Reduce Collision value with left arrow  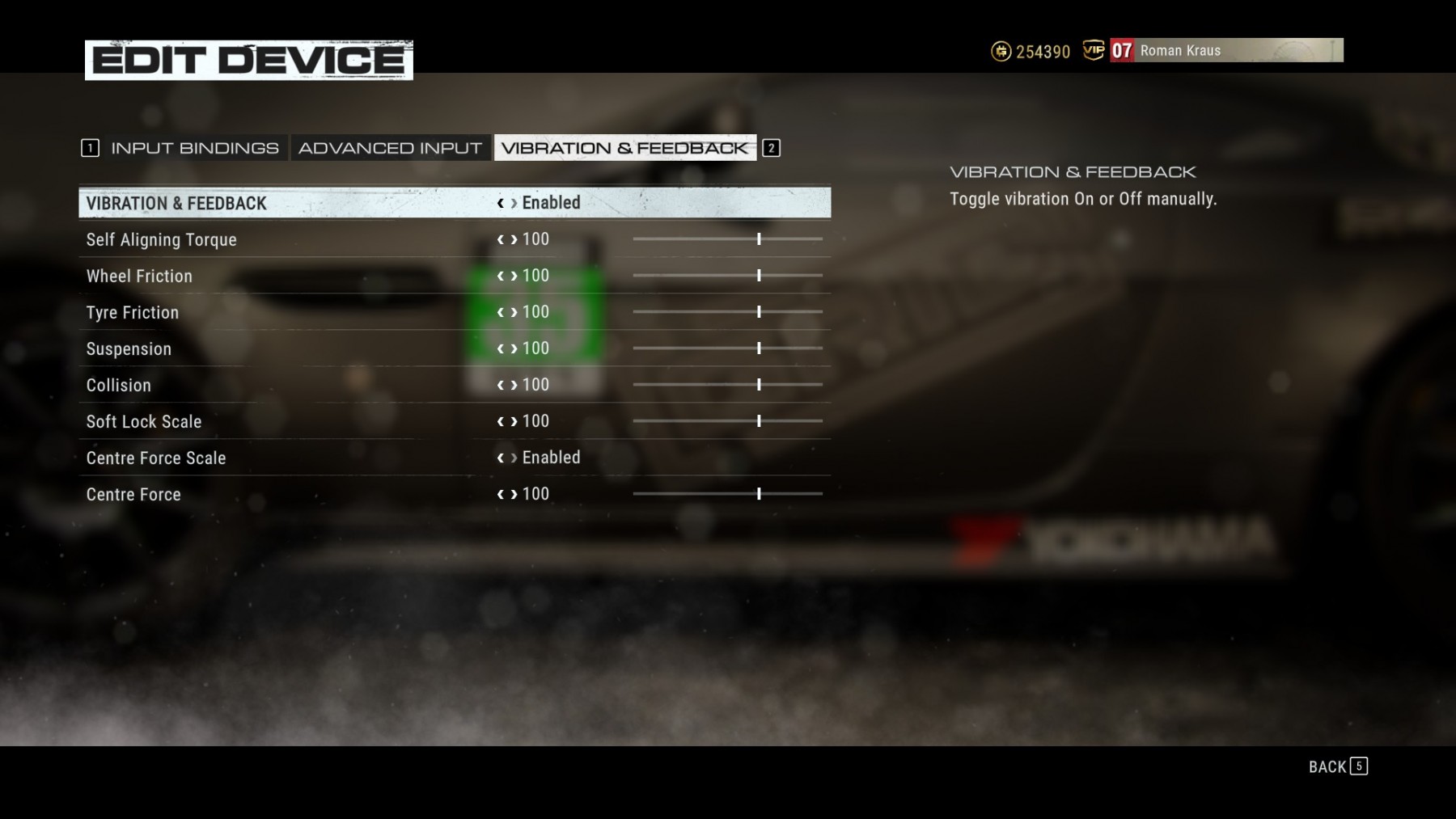coord(501,385)
